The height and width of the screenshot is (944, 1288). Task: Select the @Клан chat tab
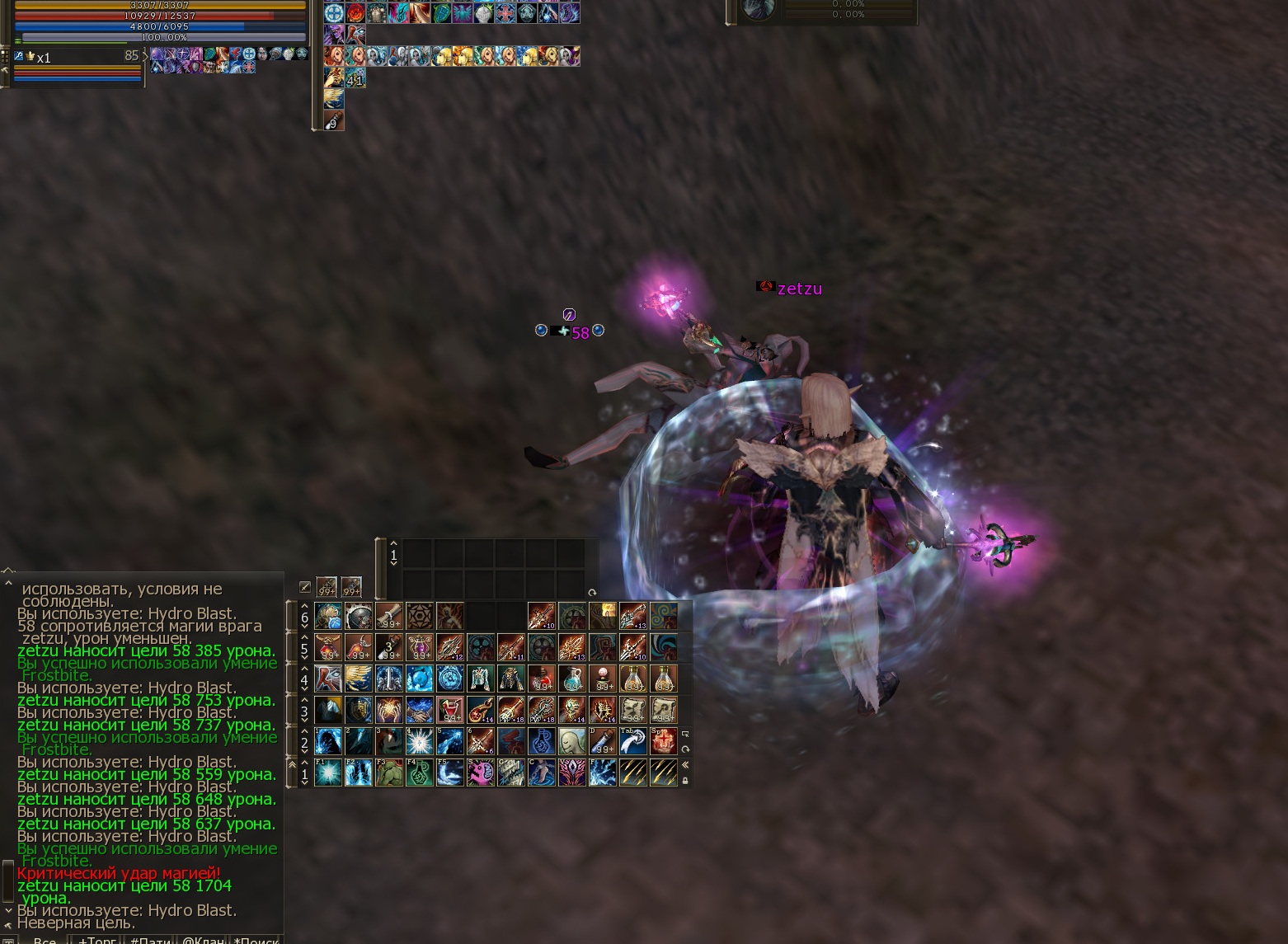pyautogui.click(x=203, y=939)
